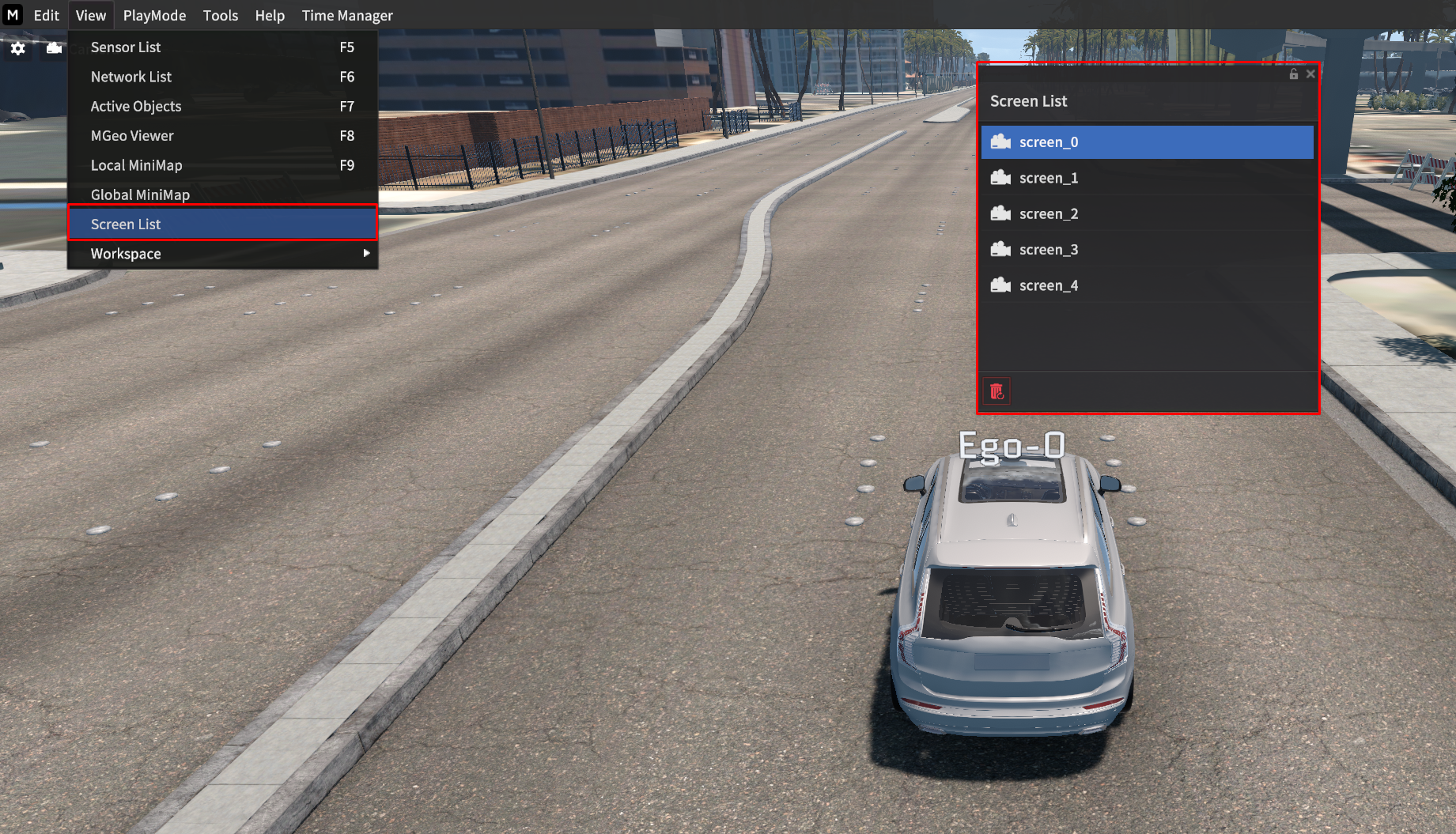Image resolution: width=1456 pixels, height=834 pixels.
Task: Open the Edit menu
Action: [46, 15]
